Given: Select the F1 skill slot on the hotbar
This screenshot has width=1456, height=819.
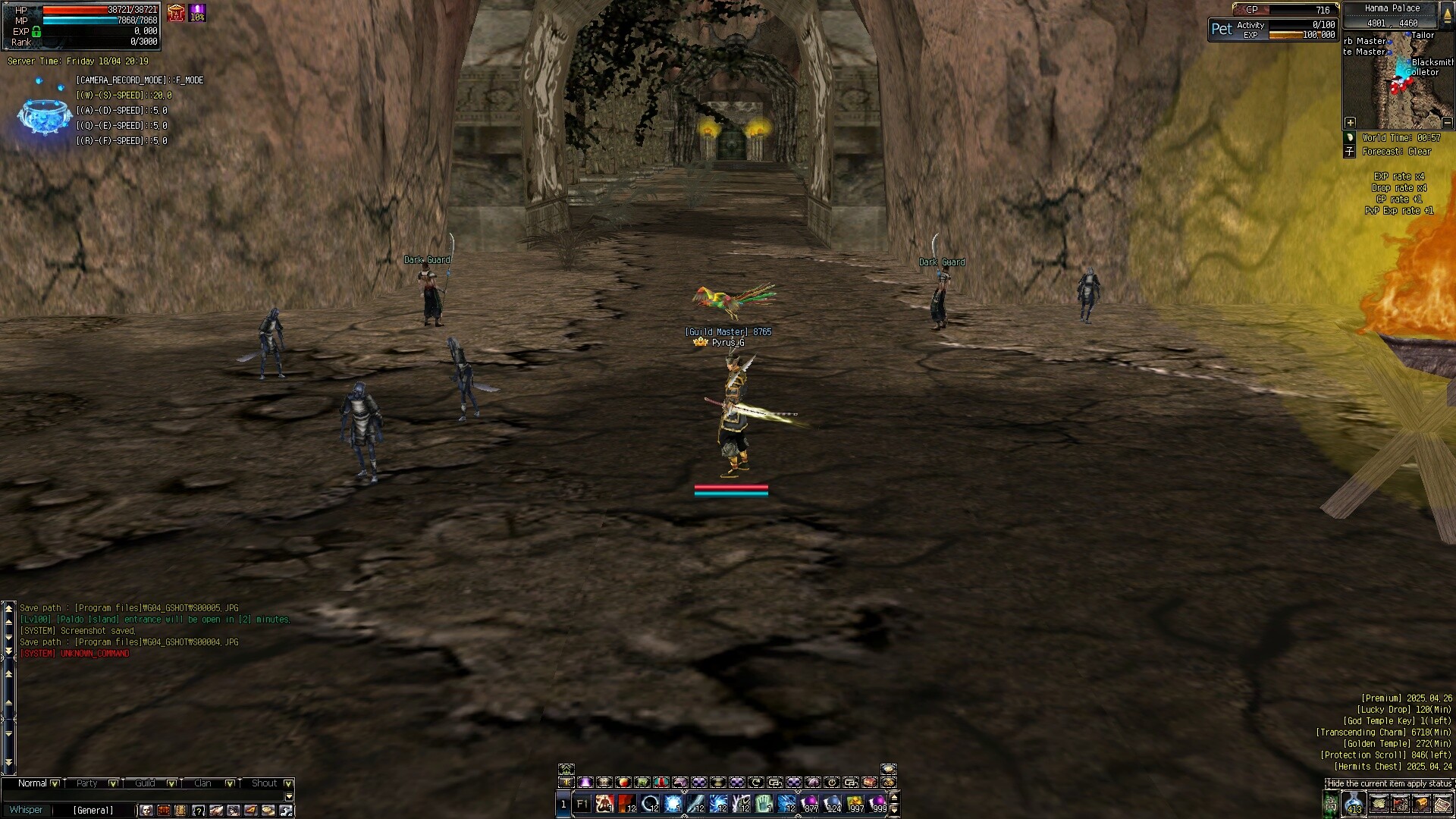Looking at the screenshot, I should [582, 803].
